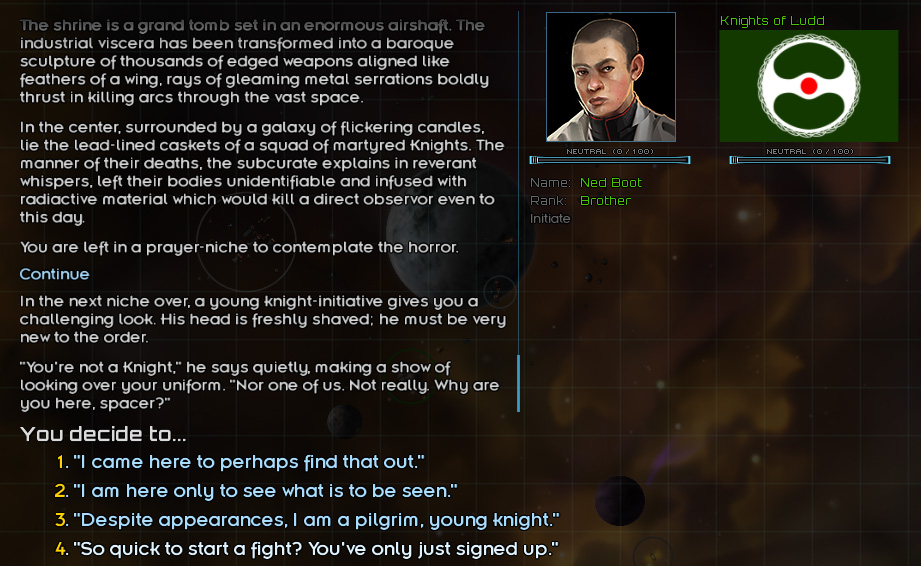Click the dialogue text scrollbar

(518, 382)
